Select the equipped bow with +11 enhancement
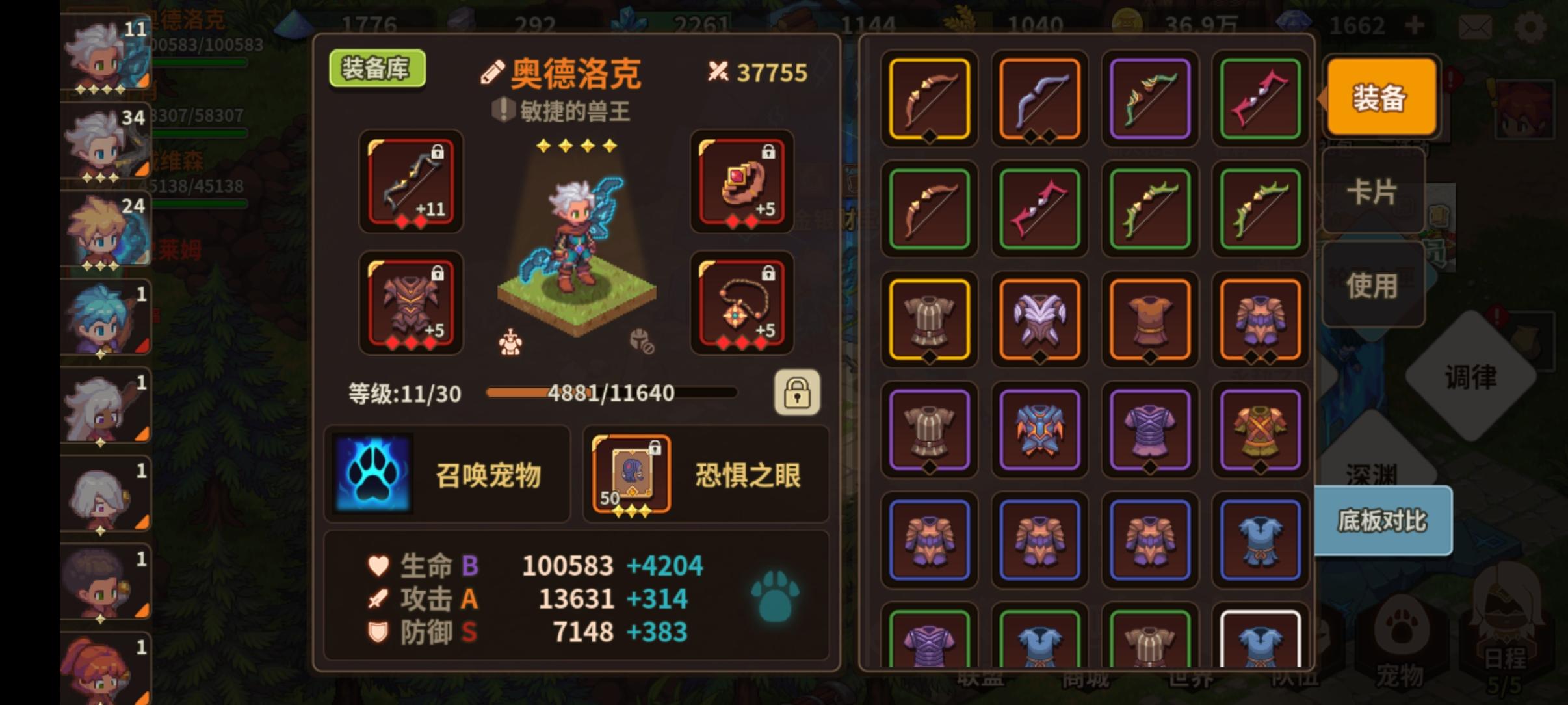The image size is (1568, 705). point(411,183)
